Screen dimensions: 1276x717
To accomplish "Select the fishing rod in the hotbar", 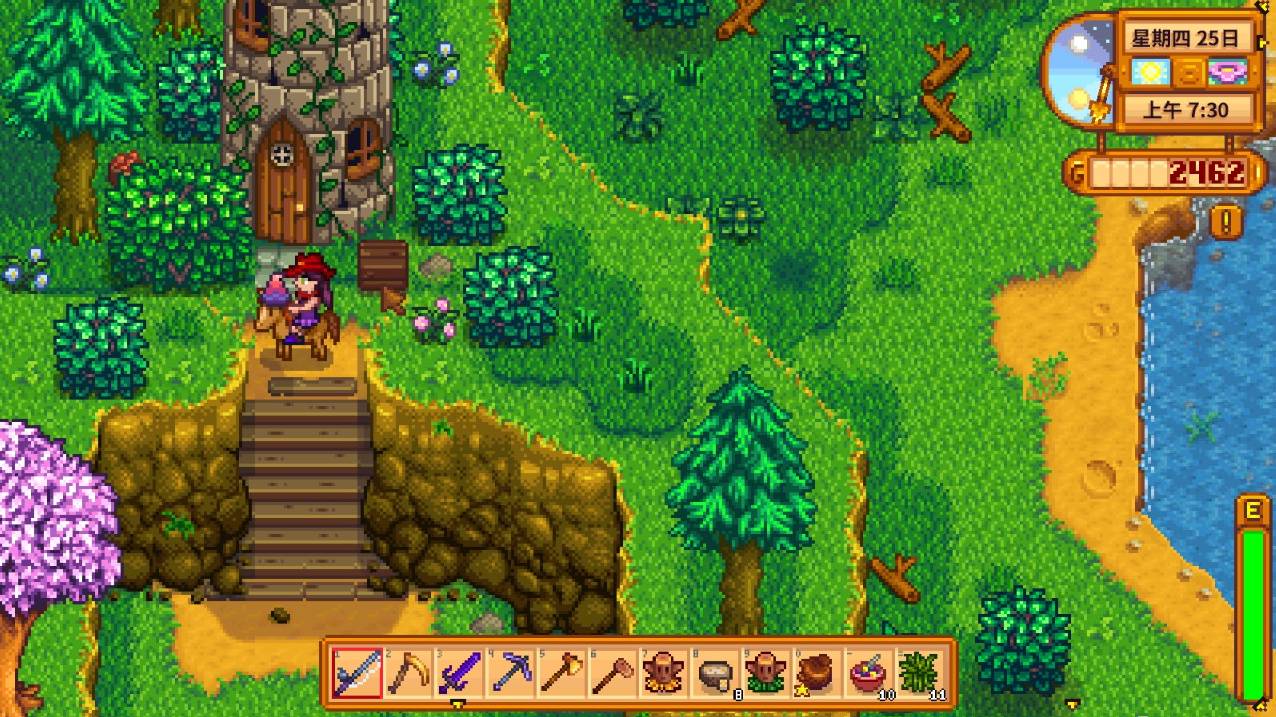I will tap(357, 673).
